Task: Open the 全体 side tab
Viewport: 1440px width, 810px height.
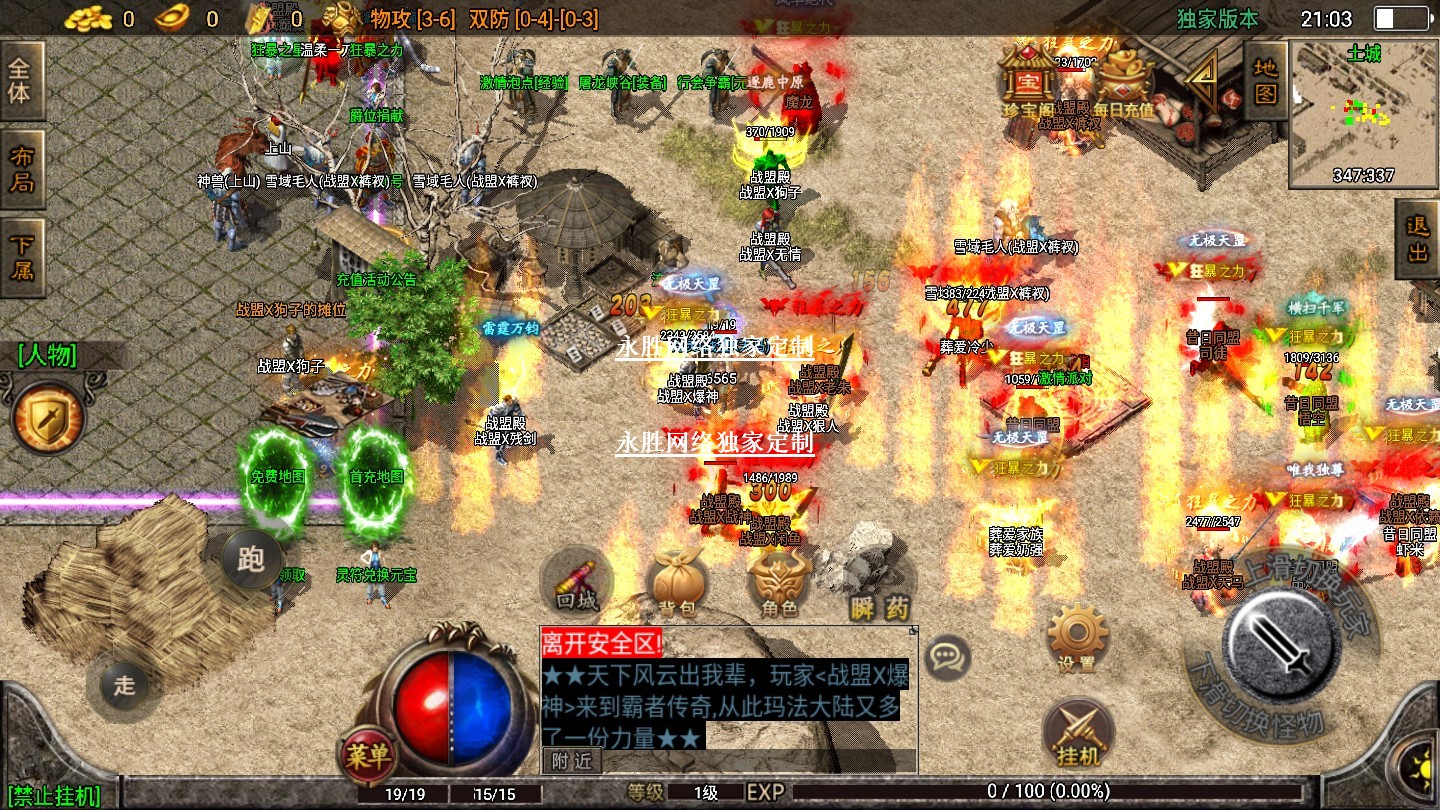Action: (x=20, y=82)
